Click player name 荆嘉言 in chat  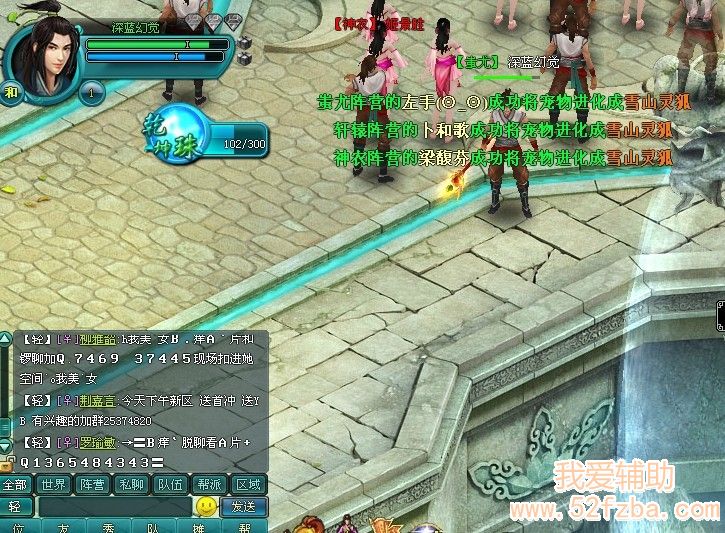100,400
